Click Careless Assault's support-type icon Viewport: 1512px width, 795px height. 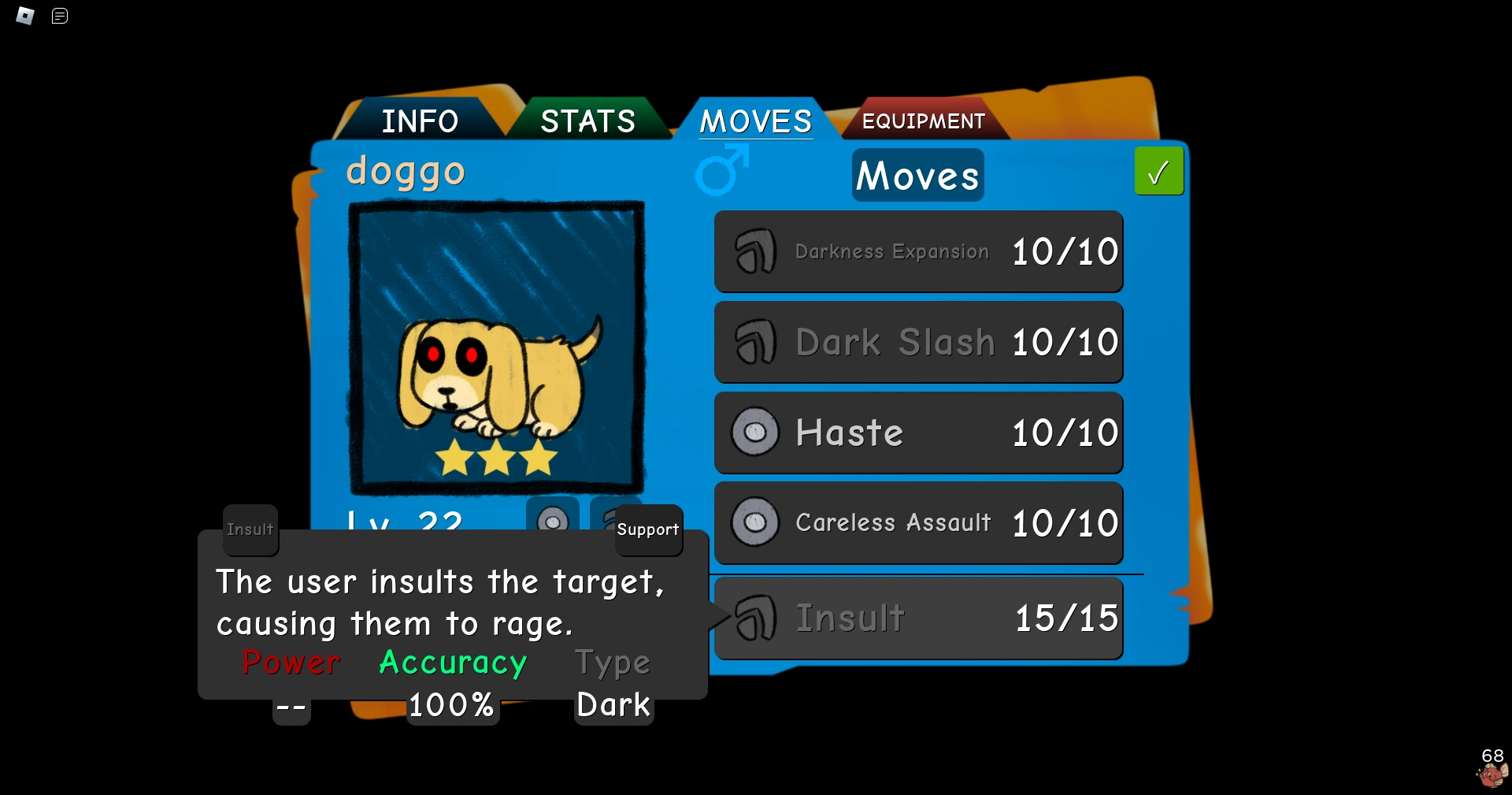point(756,522)
